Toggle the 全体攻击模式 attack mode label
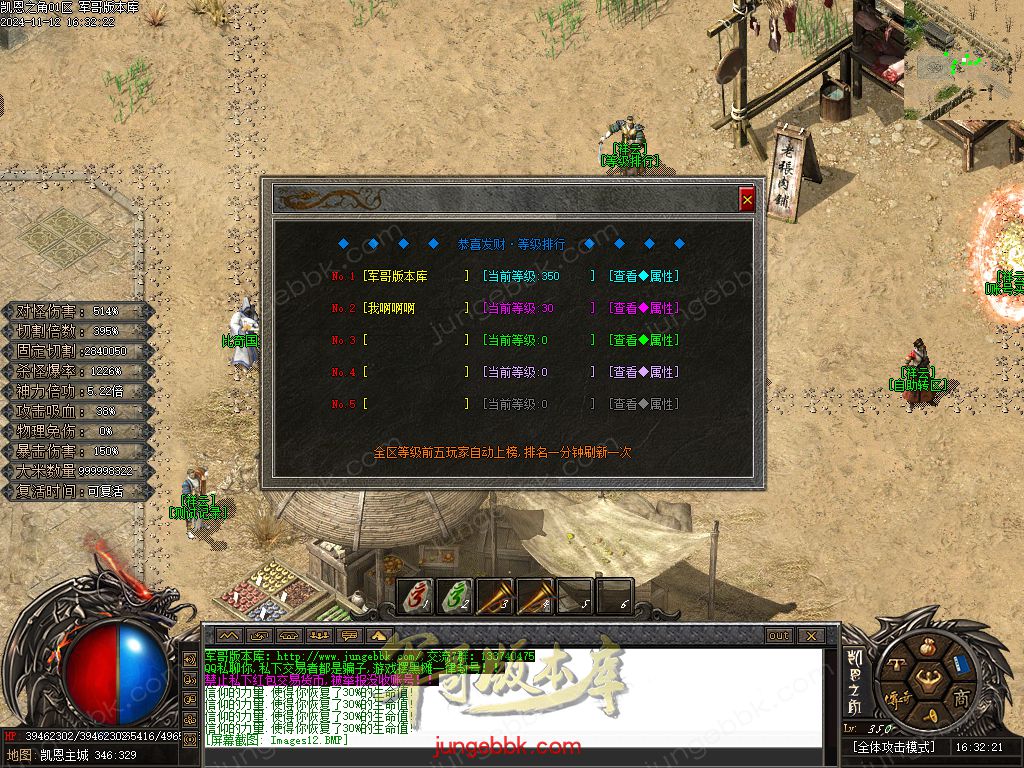1024x768 pixels. point(894,747)
